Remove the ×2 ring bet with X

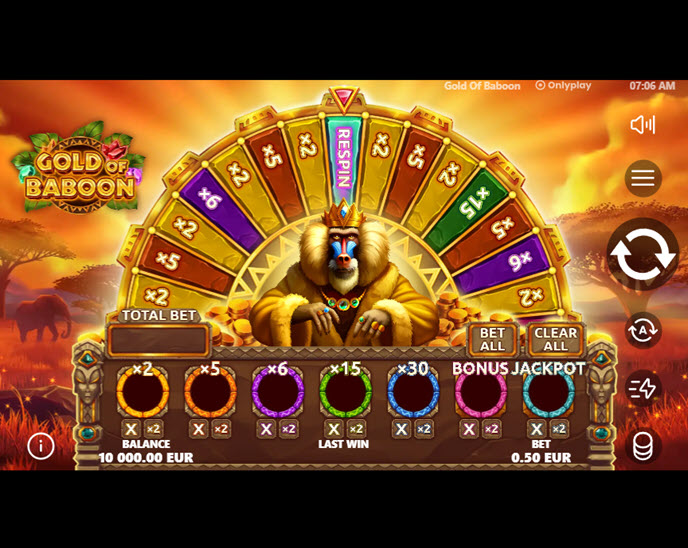[131, 429]
